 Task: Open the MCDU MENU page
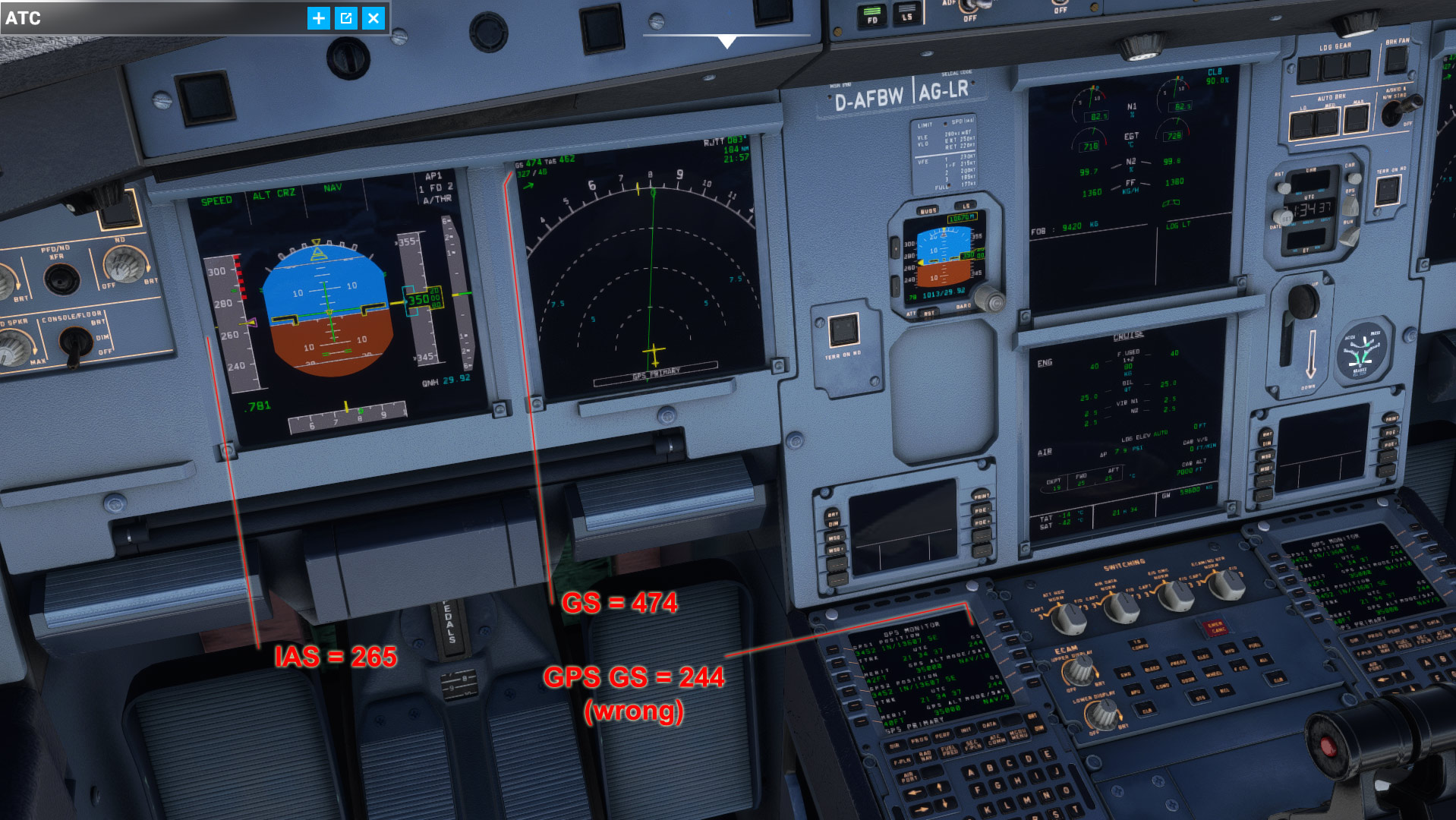tap(1020, 736)
